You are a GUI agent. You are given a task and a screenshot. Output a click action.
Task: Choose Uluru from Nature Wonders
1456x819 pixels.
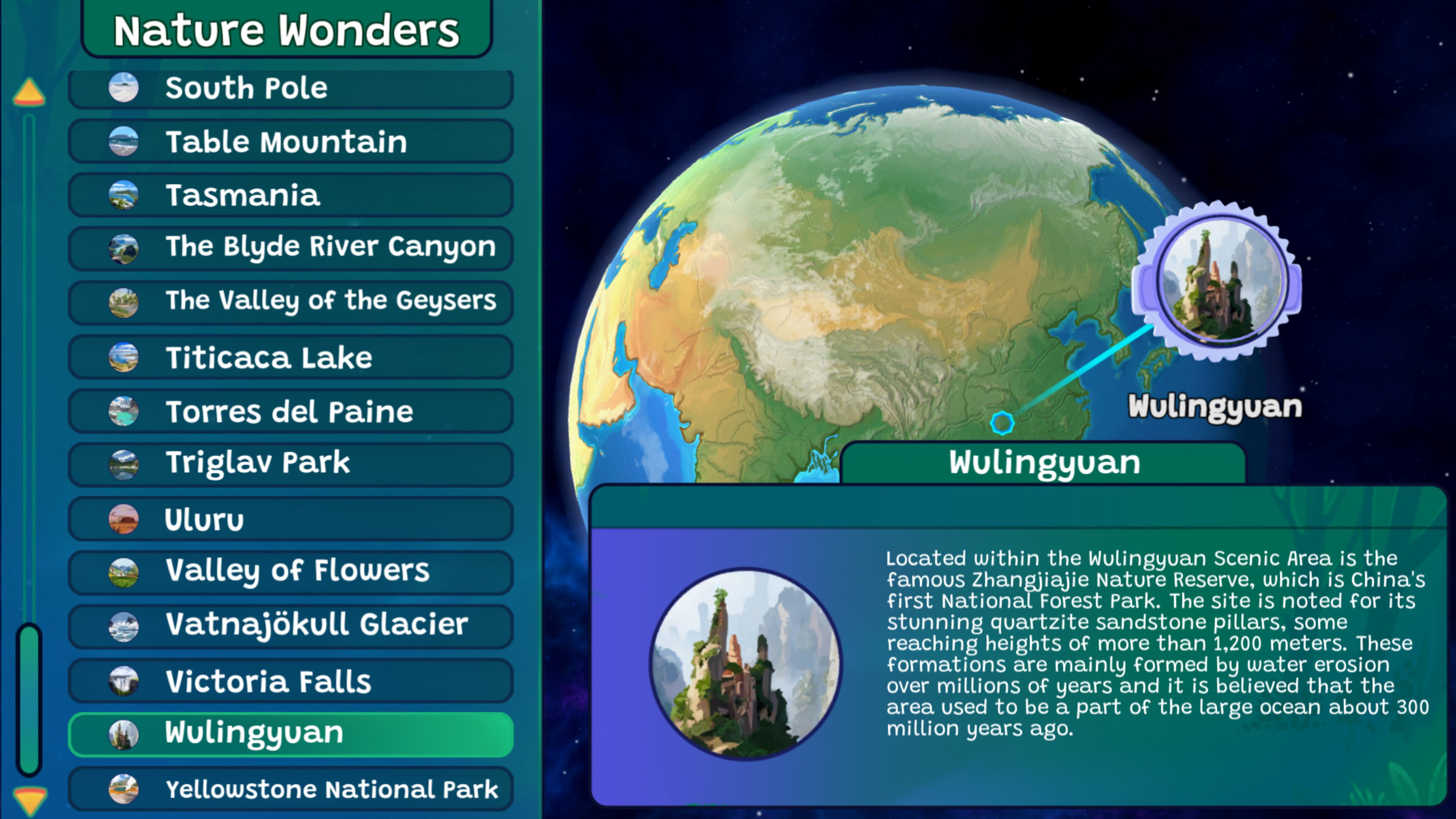pos(290,519)
